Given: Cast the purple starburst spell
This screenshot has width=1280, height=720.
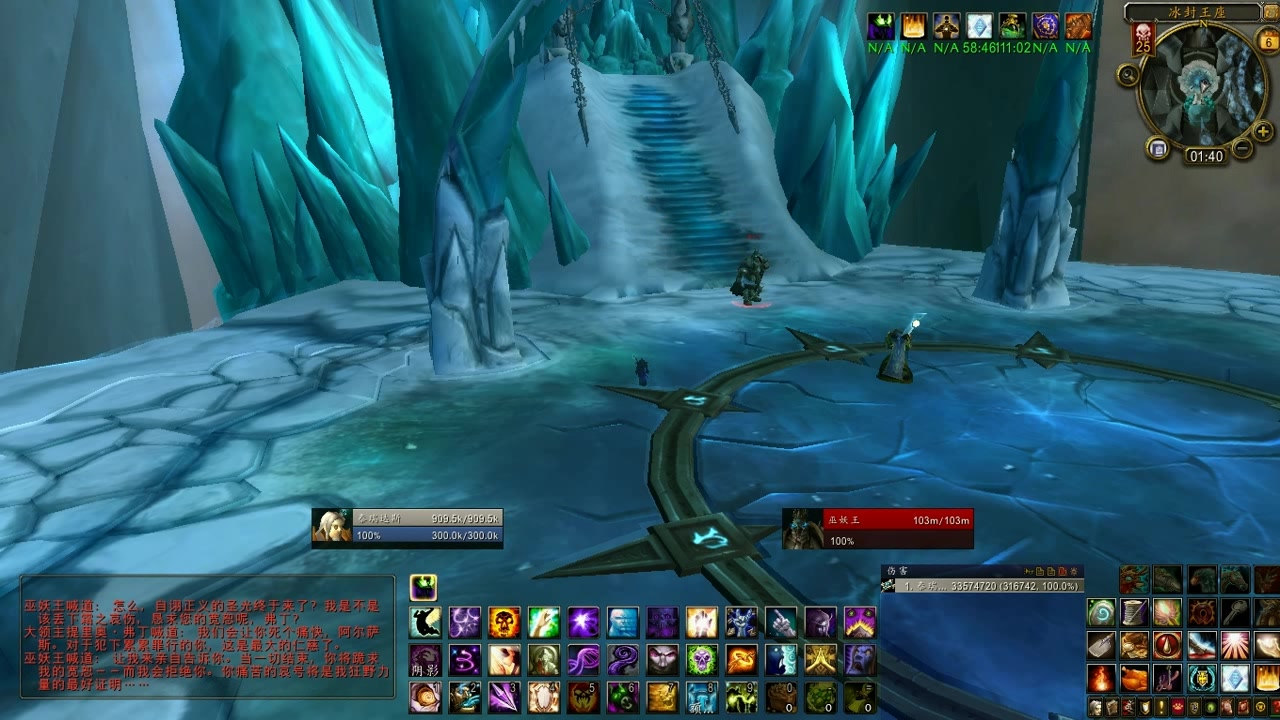Looking at the screenshot, I should (583, 623).
